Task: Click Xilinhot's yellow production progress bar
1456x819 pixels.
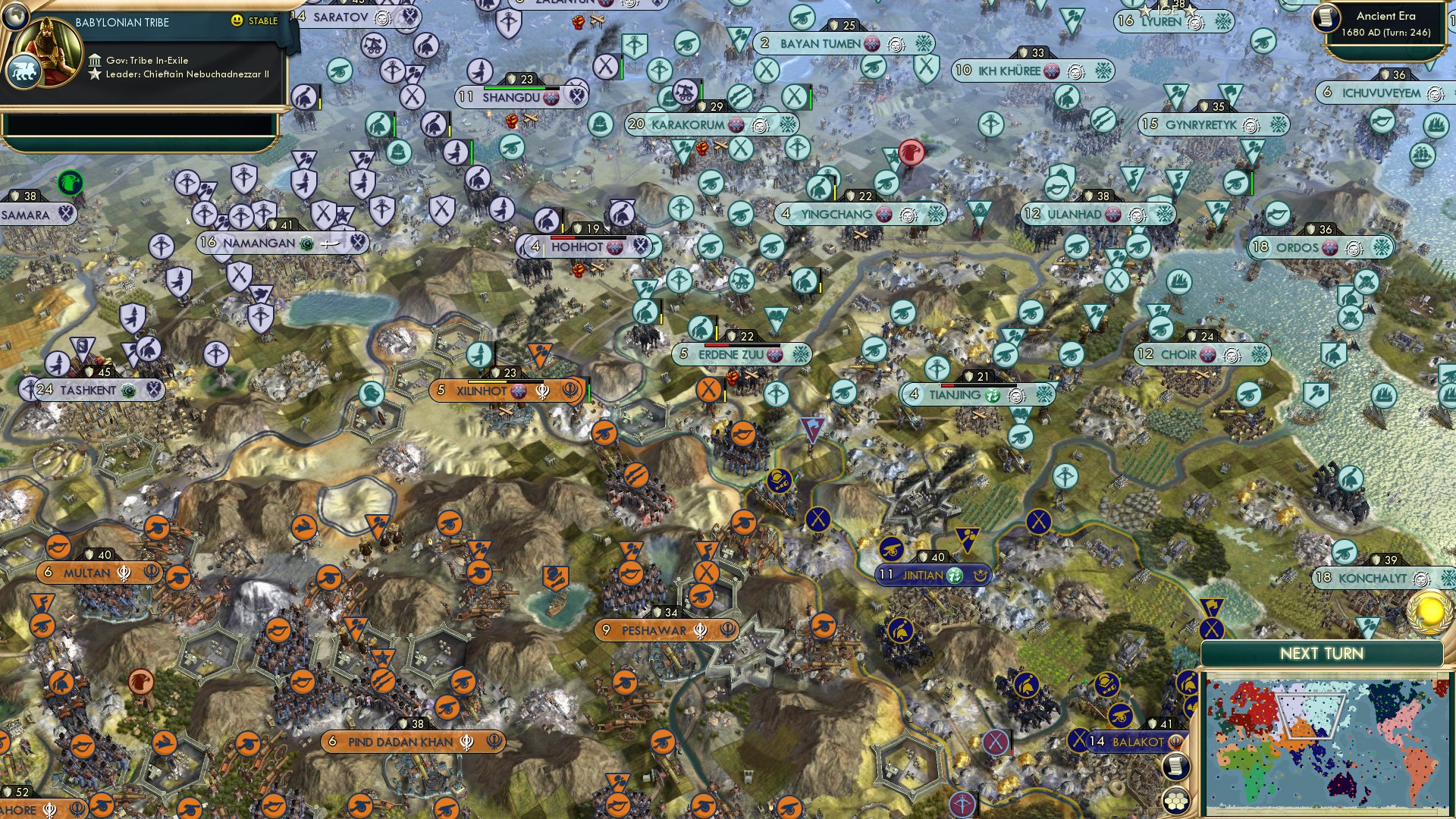Action: click(x=487, y=381)
